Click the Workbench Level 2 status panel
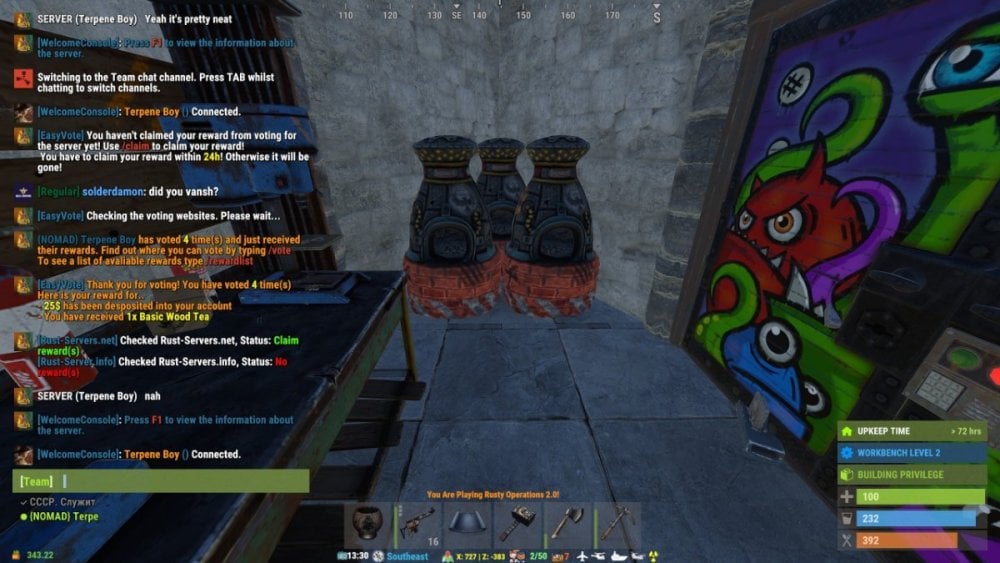The width and height of the screenshot is (1000, 563). coord(912,453)
